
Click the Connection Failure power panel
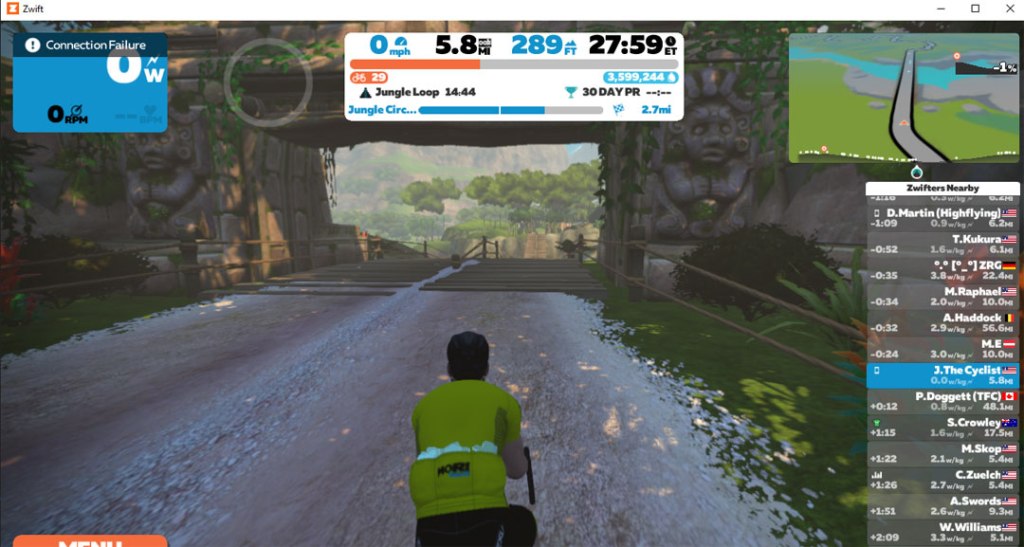(x=90, y=82)
